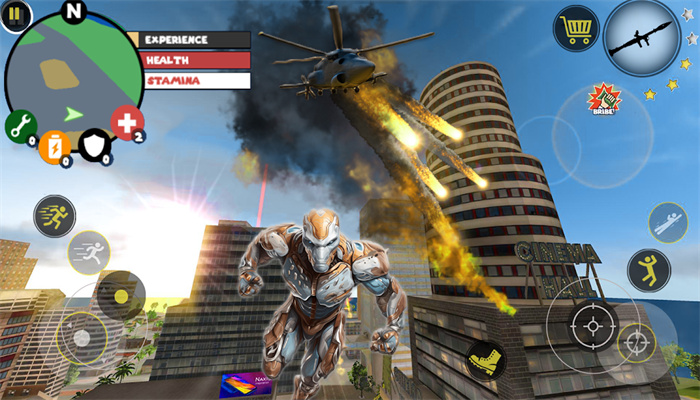Screen dimensions: 700x400
Task: Tap the white running figure button
Action: (x=89, y=252)
